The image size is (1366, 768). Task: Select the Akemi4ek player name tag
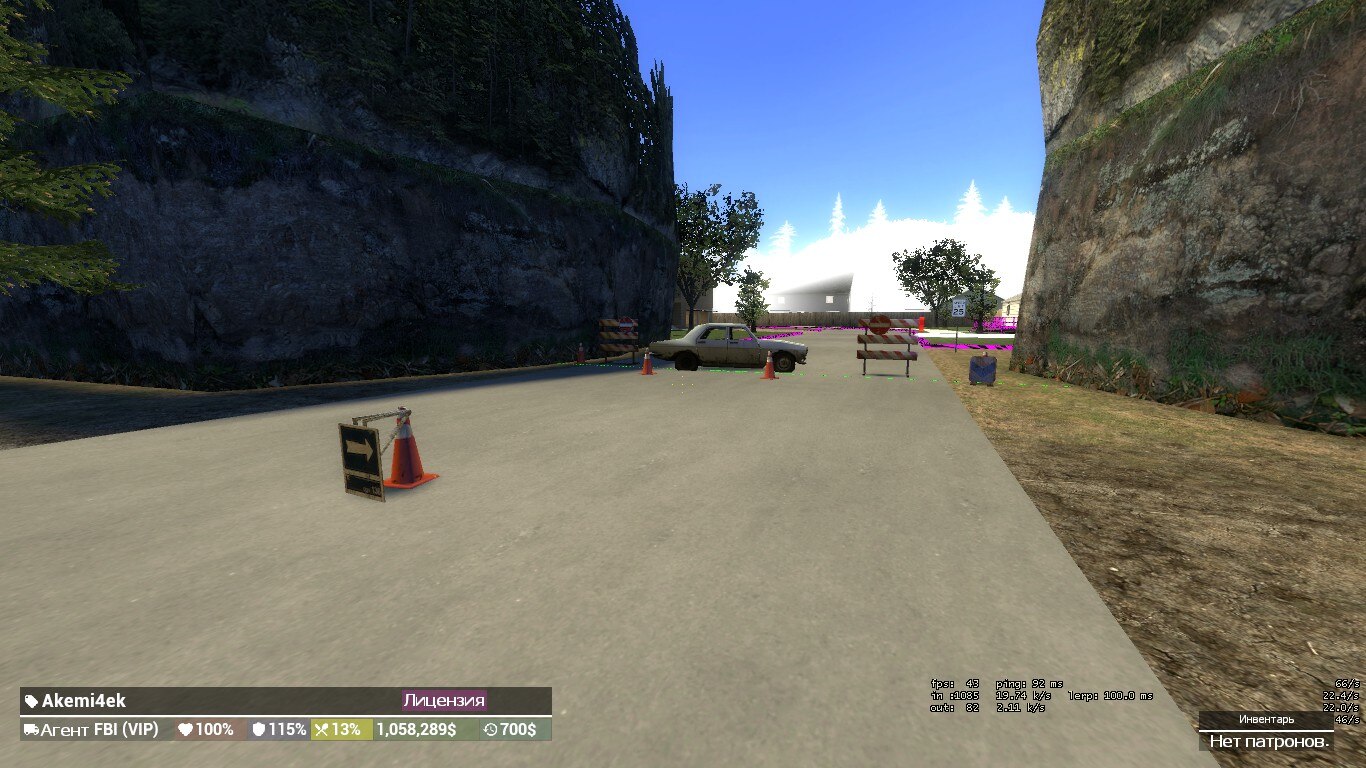[76, 701]
